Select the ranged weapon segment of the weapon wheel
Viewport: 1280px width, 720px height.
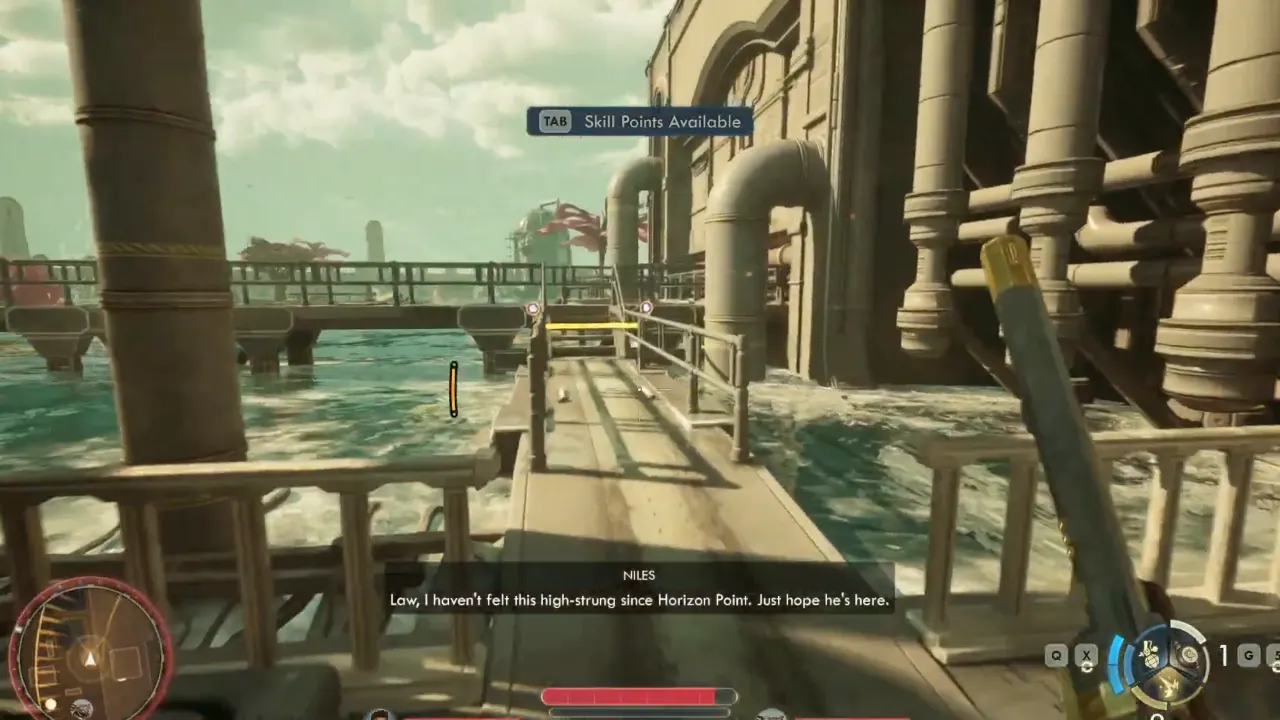tap(1188, 654)
